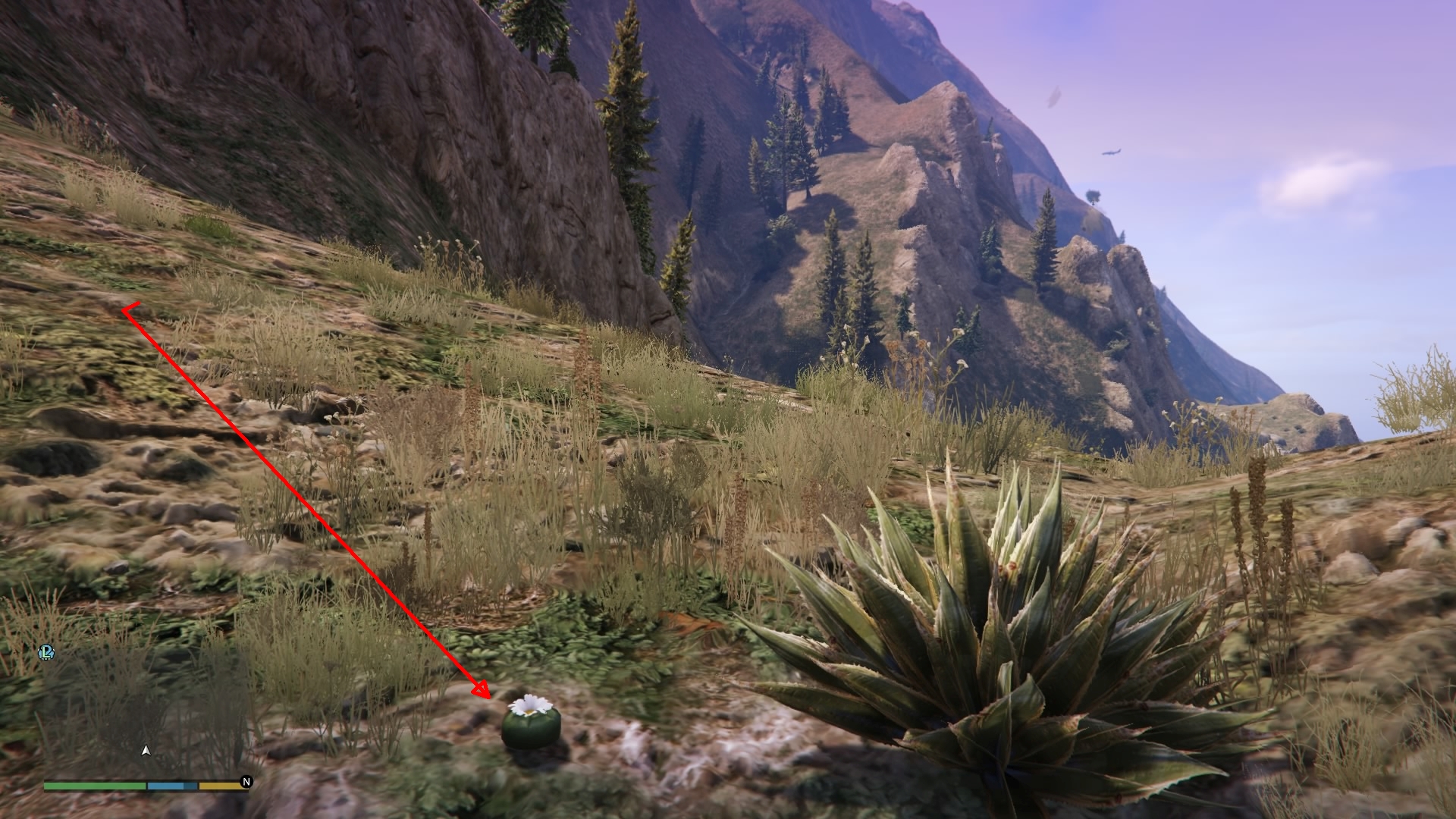Screen dimensions: 1456x819
Task: Select the blue mission blip on the minimap
Action: point(45,652)
